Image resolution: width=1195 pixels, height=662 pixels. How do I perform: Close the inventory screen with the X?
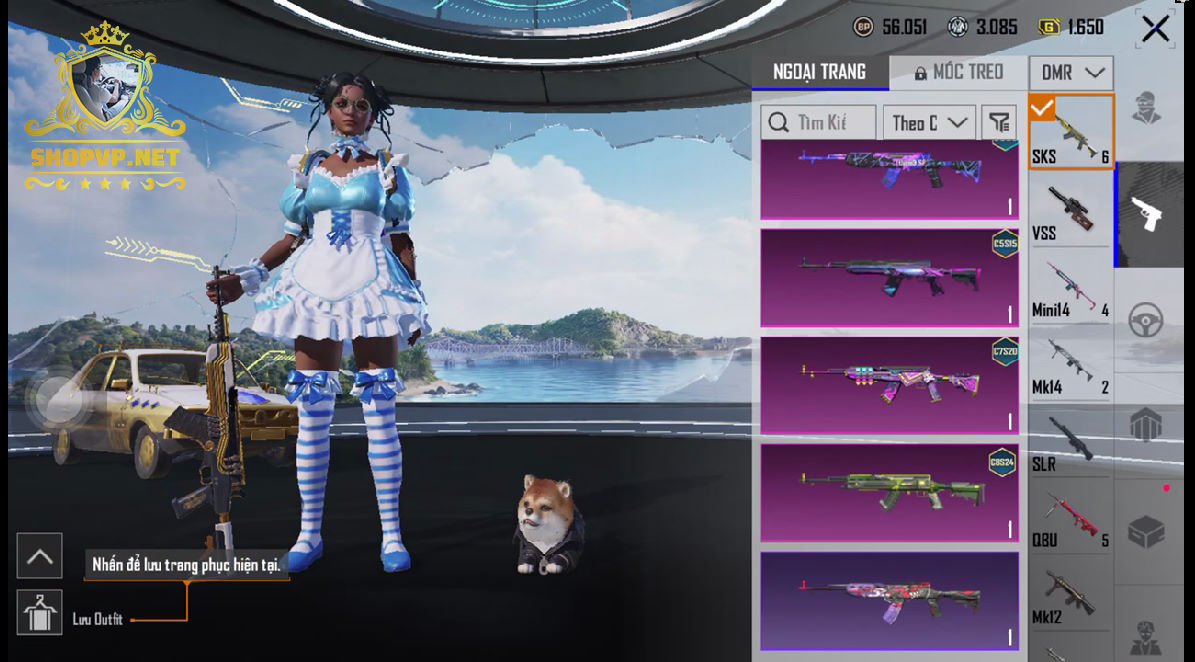tap(1155, 29)
